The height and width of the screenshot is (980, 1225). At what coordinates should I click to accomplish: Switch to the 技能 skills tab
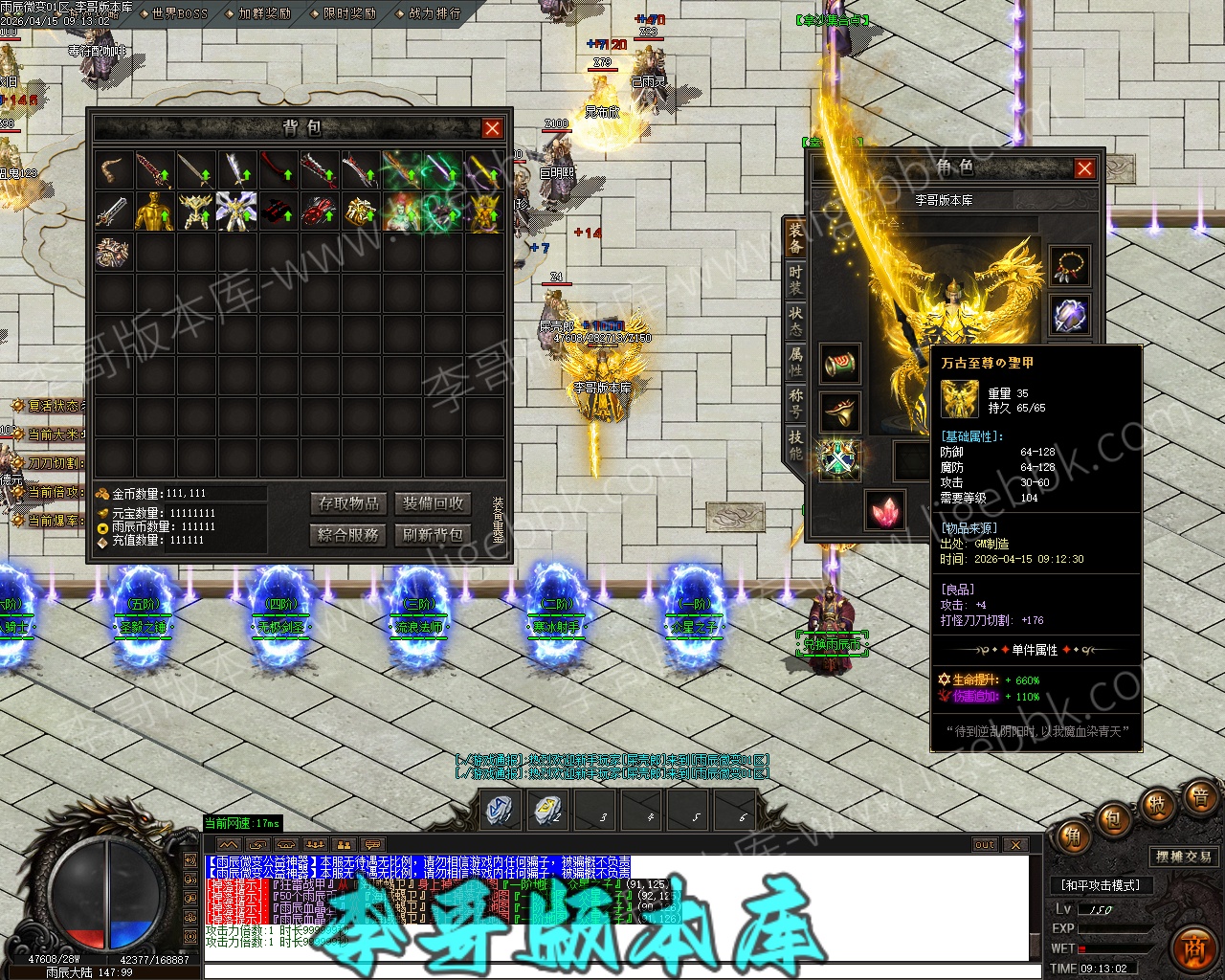[x=795, y=444]
